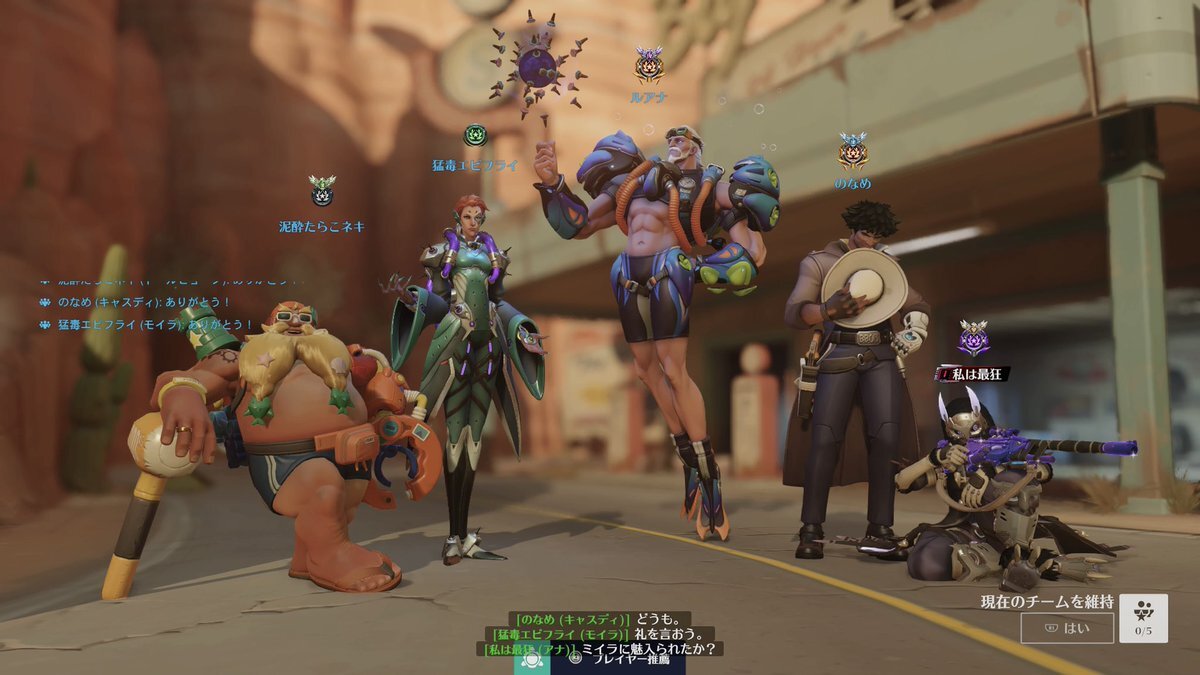Choose player ルアナ's rank badge

649,65
